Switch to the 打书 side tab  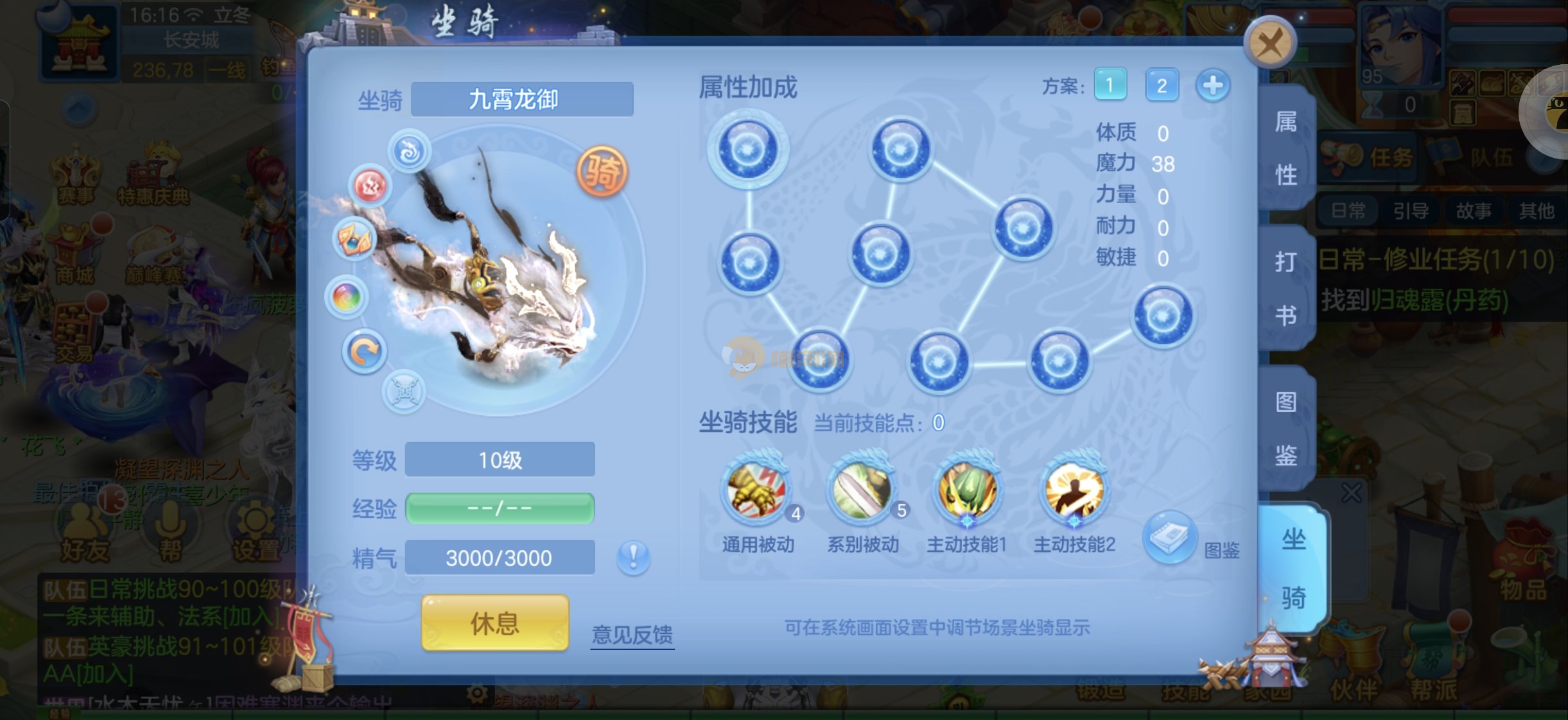pyautogui.click(x=1286, y=288)
